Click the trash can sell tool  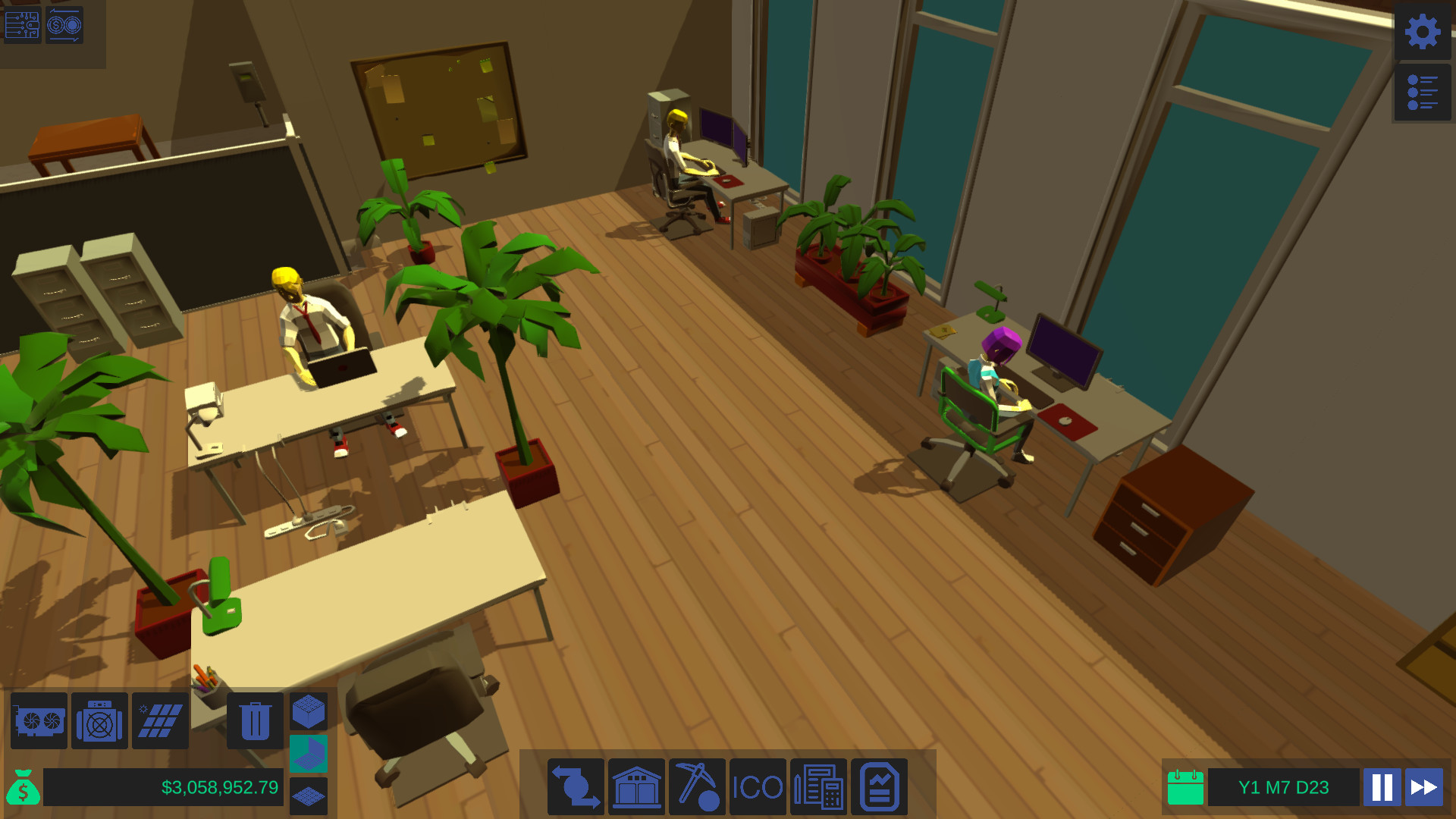(x=255, y=721)
